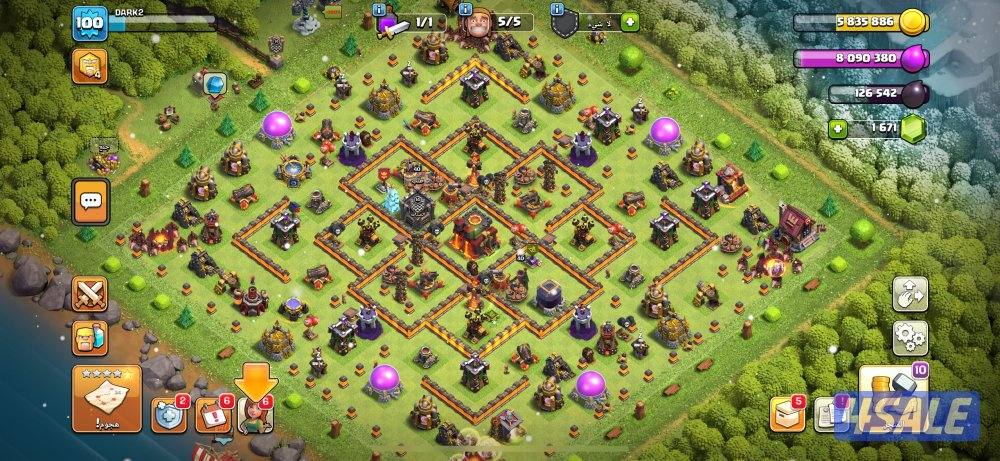Open the storage box with 5 notifications
Viewport: 1000px width, 461px height.
(785, 414)
